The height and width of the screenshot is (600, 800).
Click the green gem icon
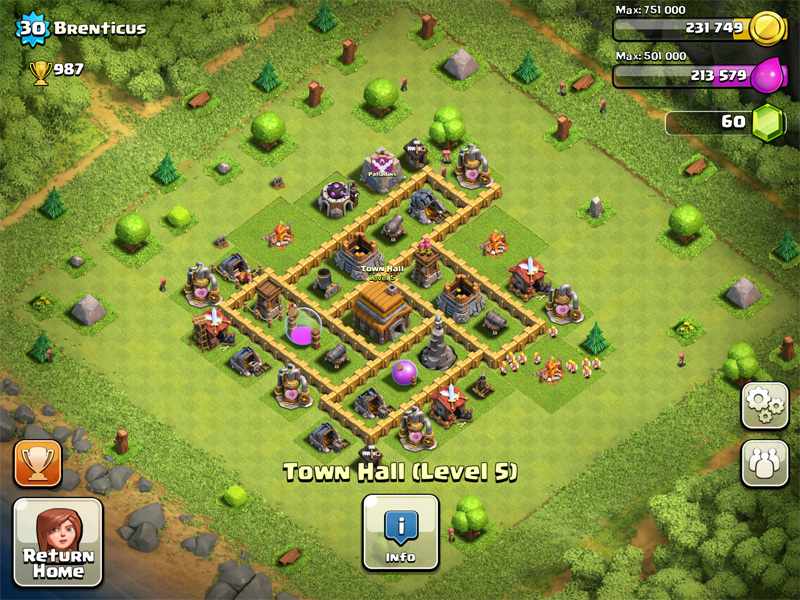coord(769,121)
